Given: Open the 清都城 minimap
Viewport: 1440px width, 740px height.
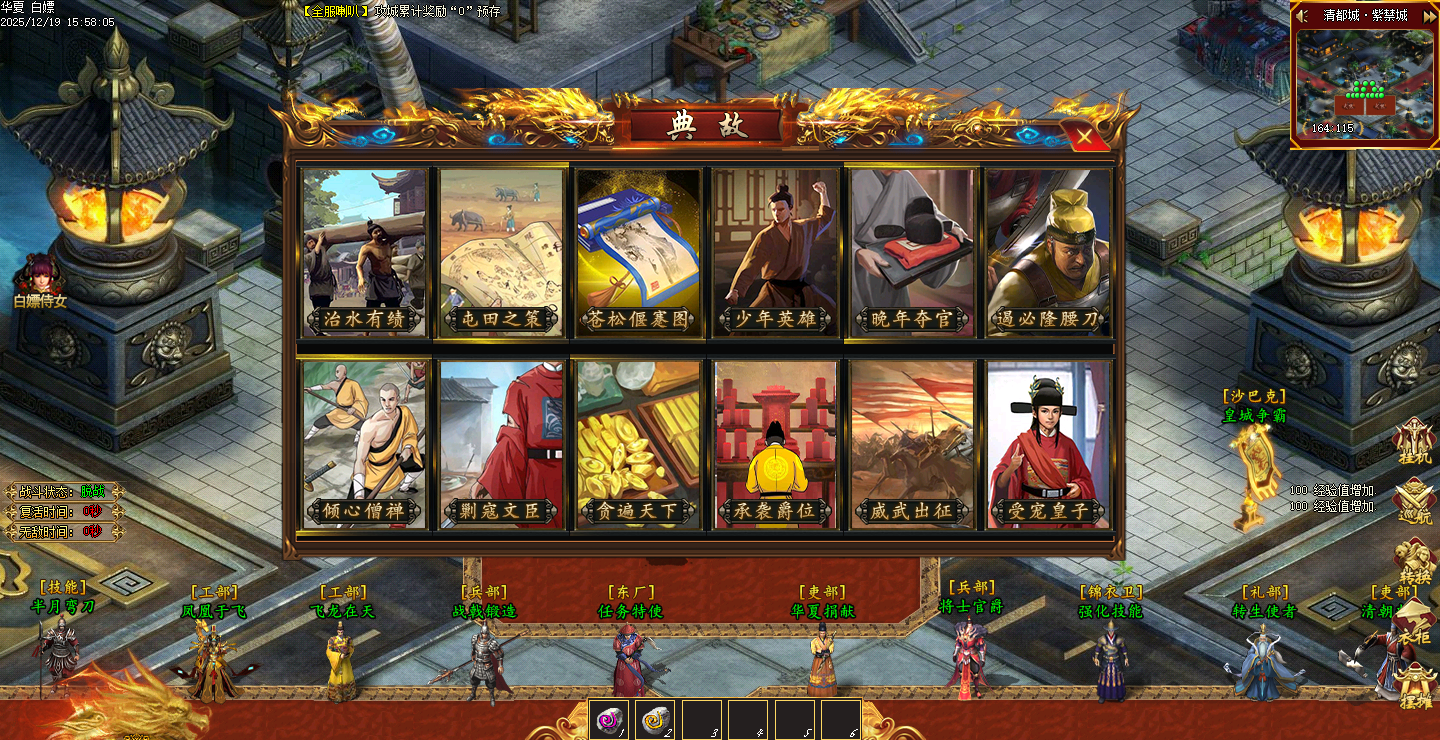Looking at the screenshot, I should (1364, 85).
